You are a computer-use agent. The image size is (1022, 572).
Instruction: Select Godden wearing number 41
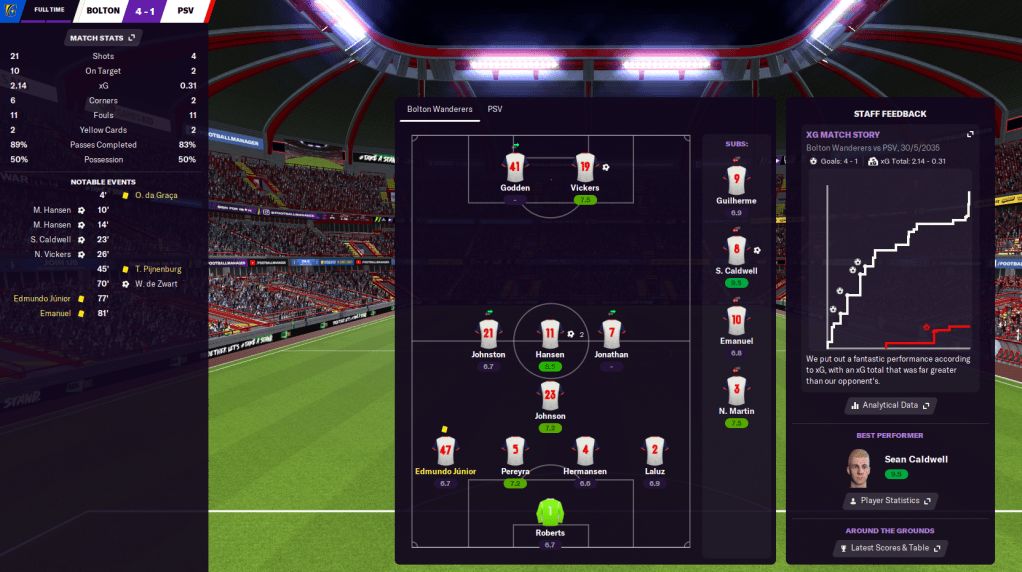[x=515, y=167]
